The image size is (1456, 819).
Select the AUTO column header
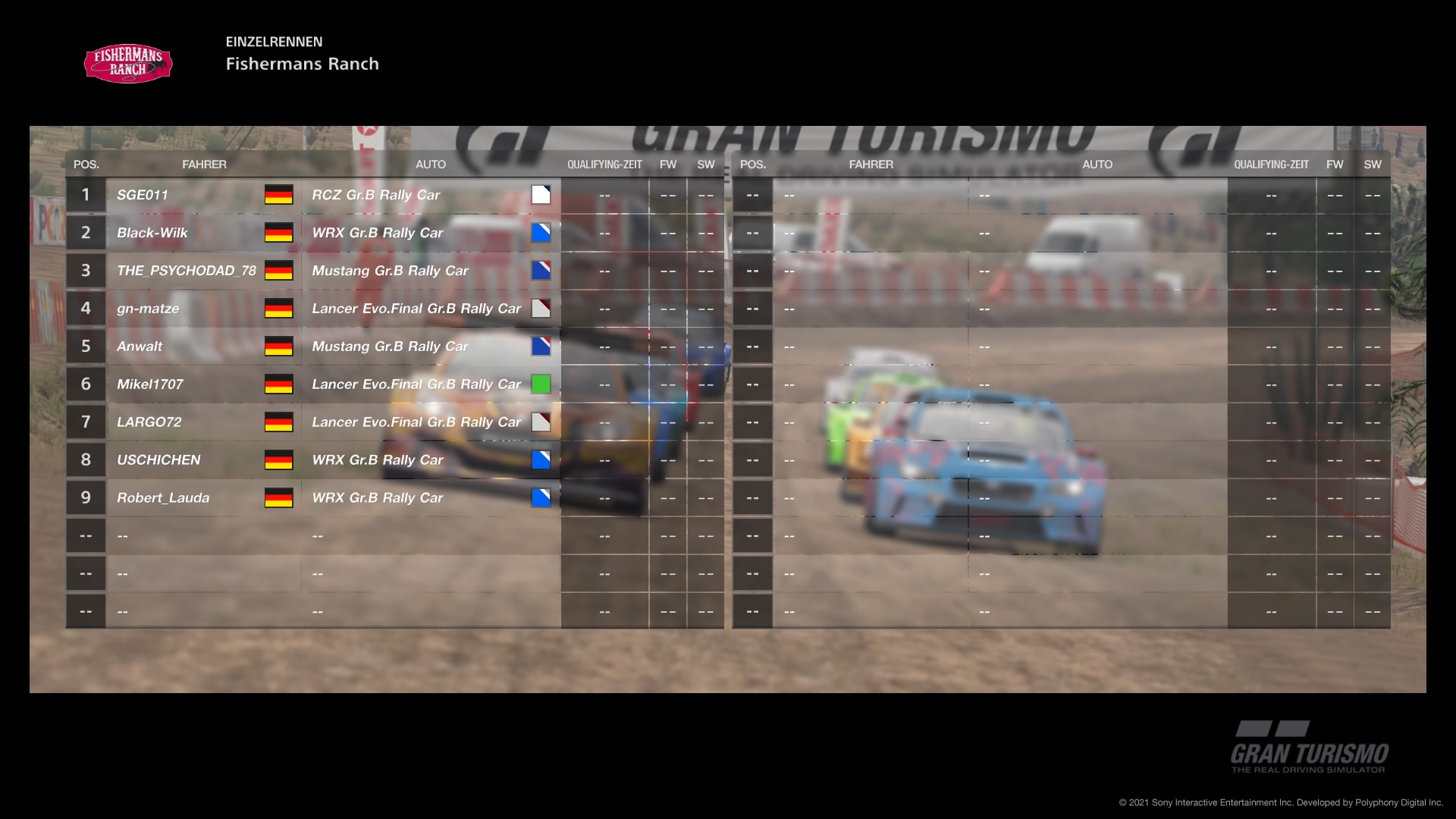[x=431, y=164]
